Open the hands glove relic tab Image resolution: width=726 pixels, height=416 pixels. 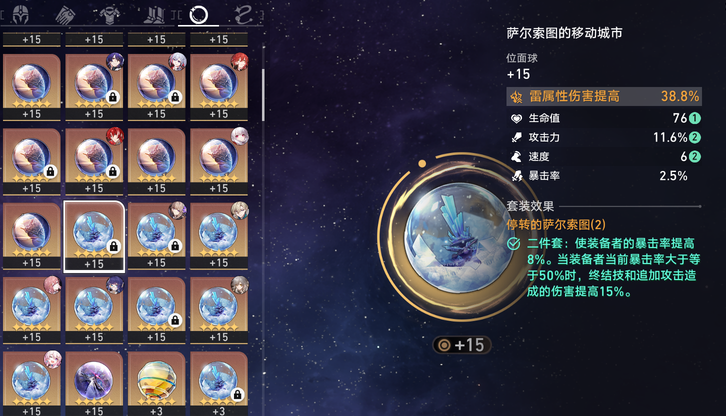point(66,14)
